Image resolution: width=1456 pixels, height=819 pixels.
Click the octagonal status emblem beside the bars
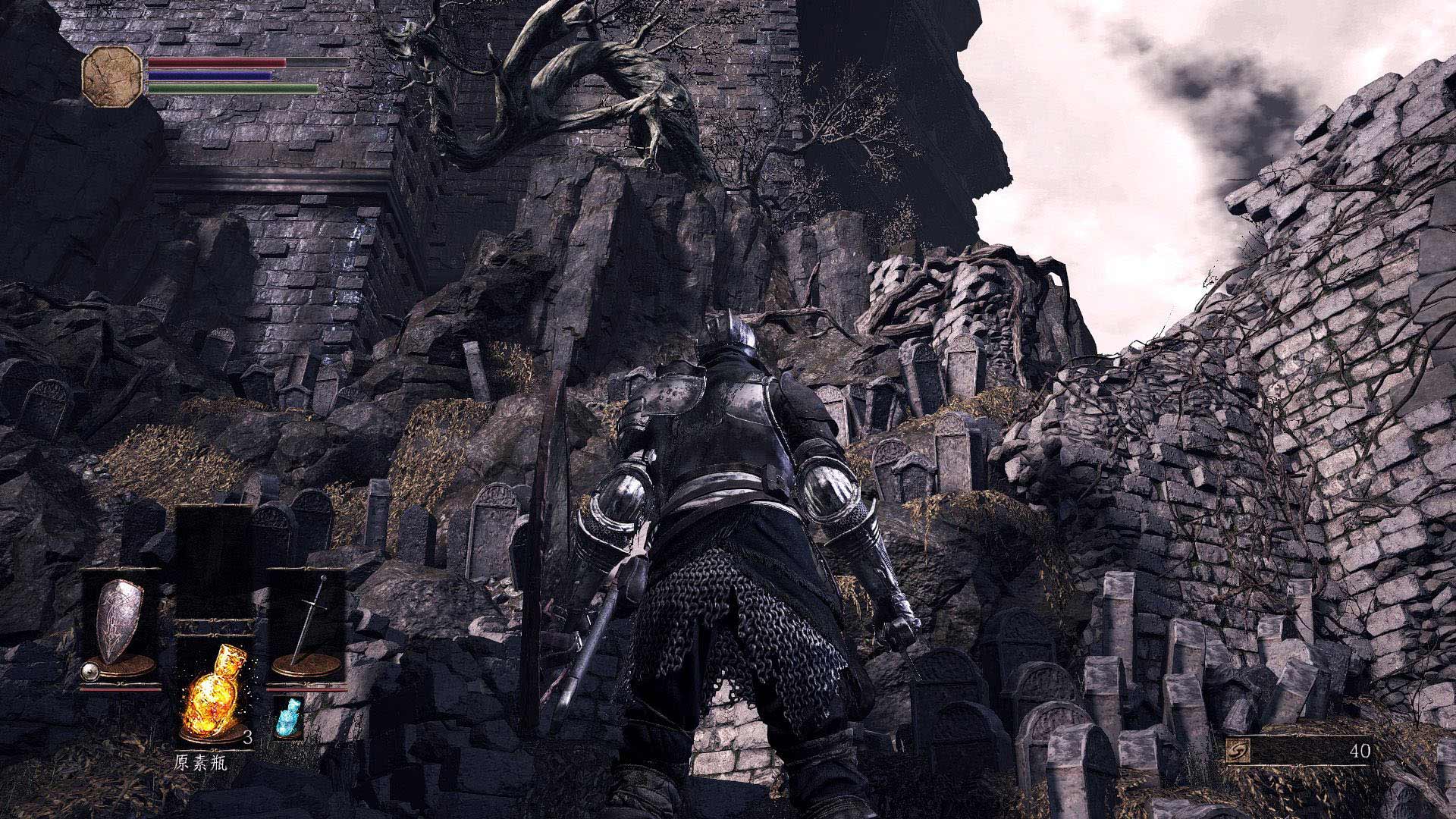(112, 75)
